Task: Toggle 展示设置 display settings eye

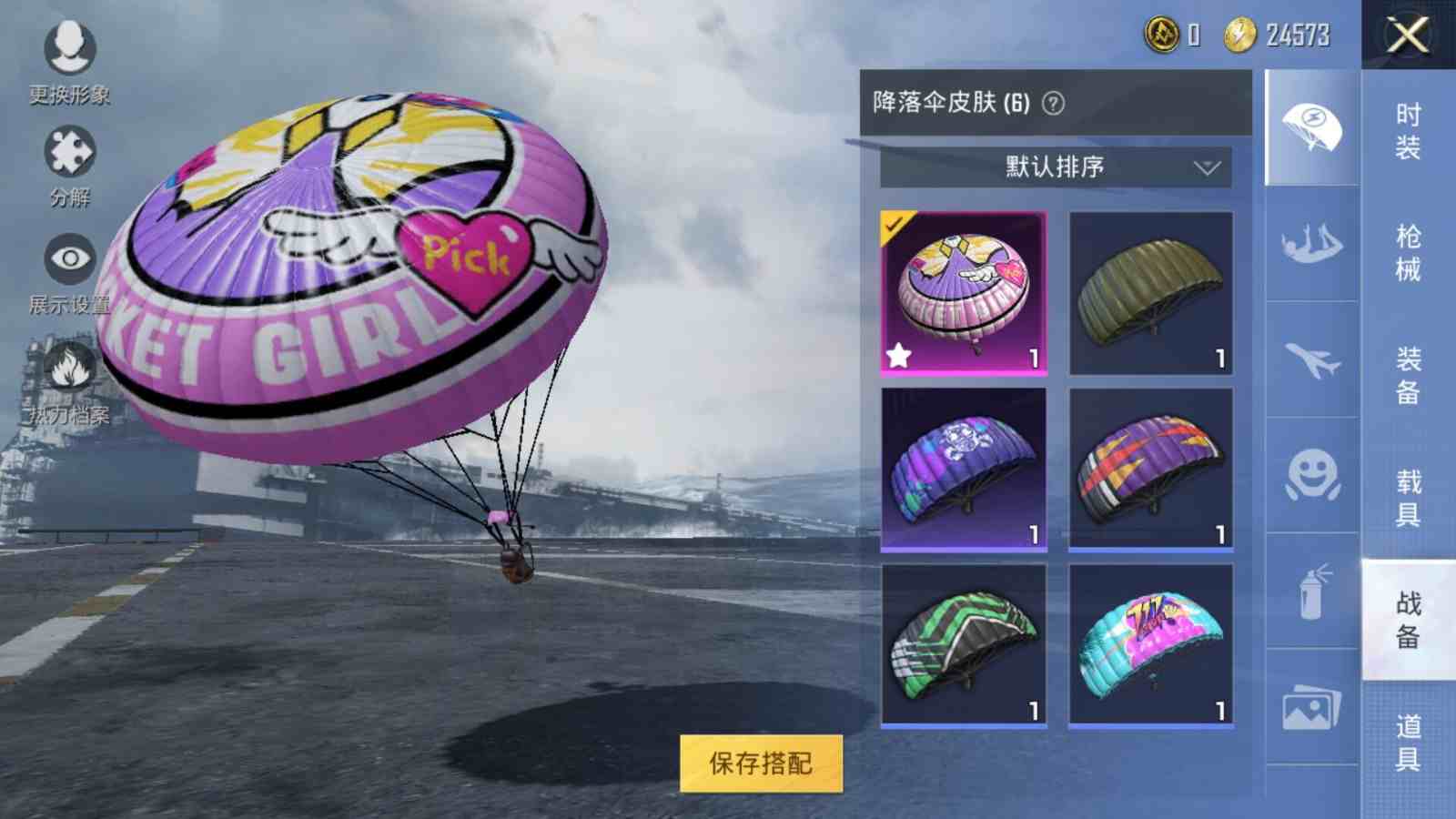Action: 68,259
